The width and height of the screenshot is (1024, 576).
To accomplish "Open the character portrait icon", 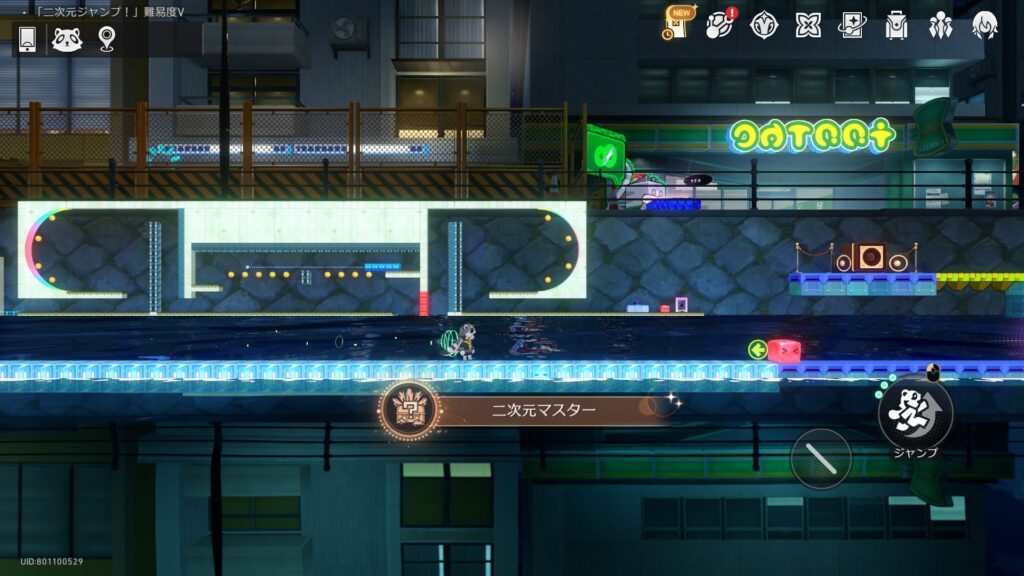I will [x=985, y=25].
